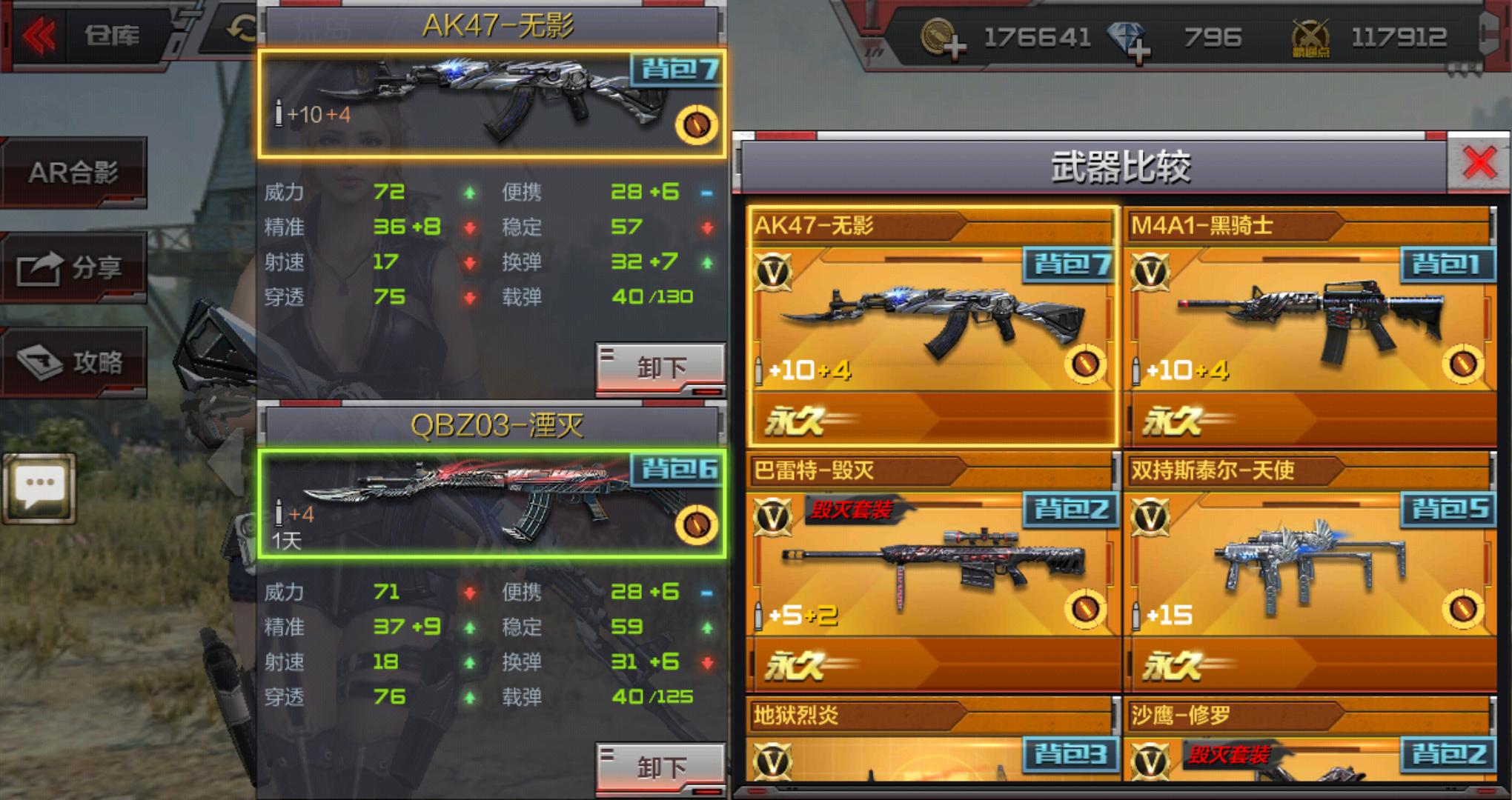Viewport: 1512px width, 800px height.
Task: Select the equipped AK47-无影 weapon preview
Action: [x=491, y=104]
